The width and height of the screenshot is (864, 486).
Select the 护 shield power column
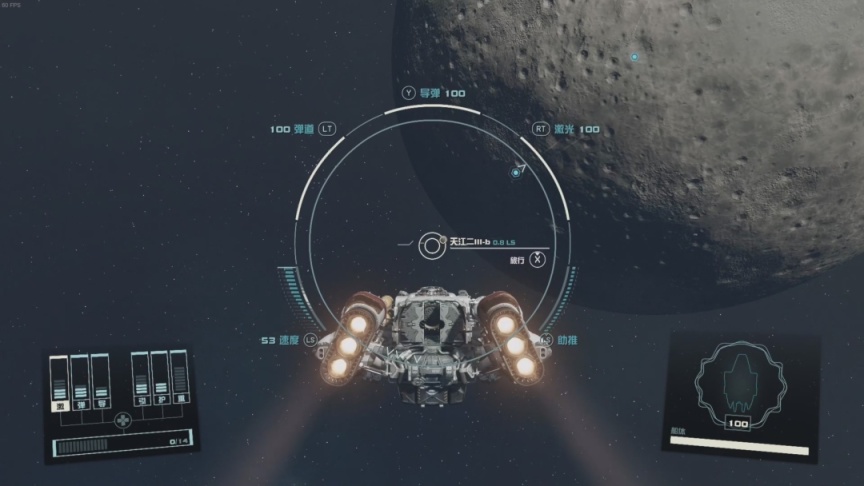tap(160, 378)
